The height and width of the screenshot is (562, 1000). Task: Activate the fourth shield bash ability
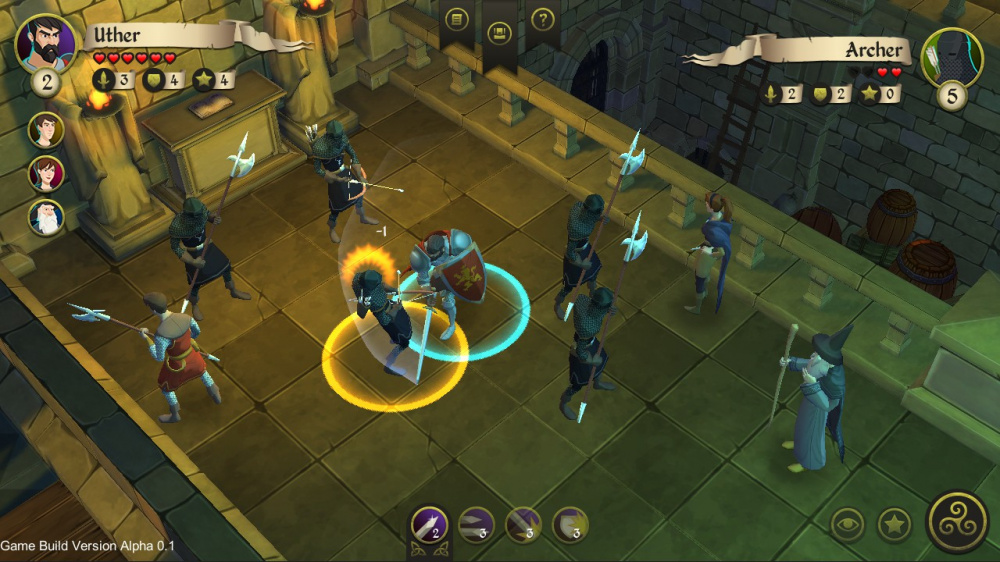pos(570,523)
